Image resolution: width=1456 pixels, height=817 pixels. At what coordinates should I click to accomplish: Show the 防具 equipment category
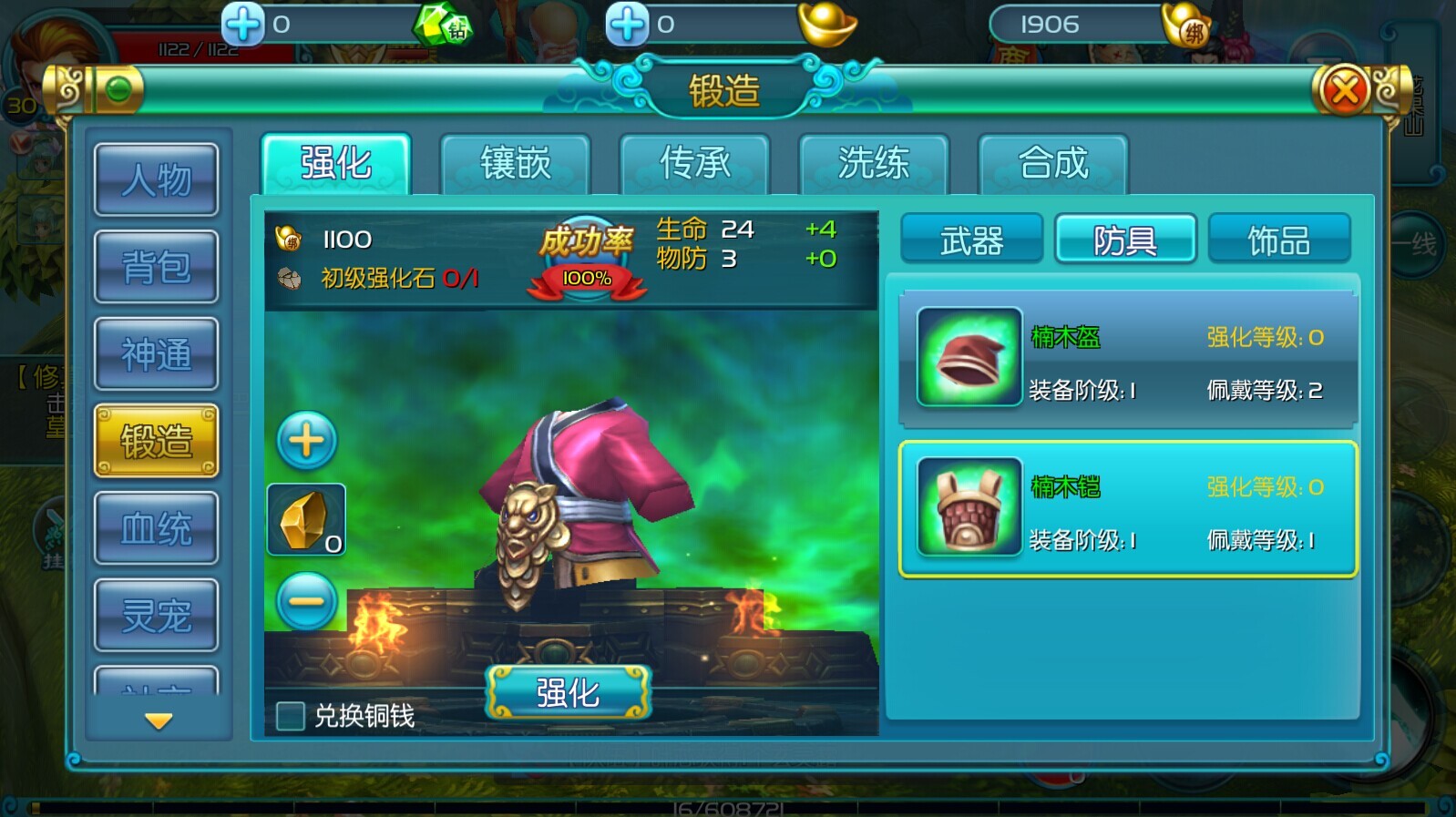(1125, 240)
